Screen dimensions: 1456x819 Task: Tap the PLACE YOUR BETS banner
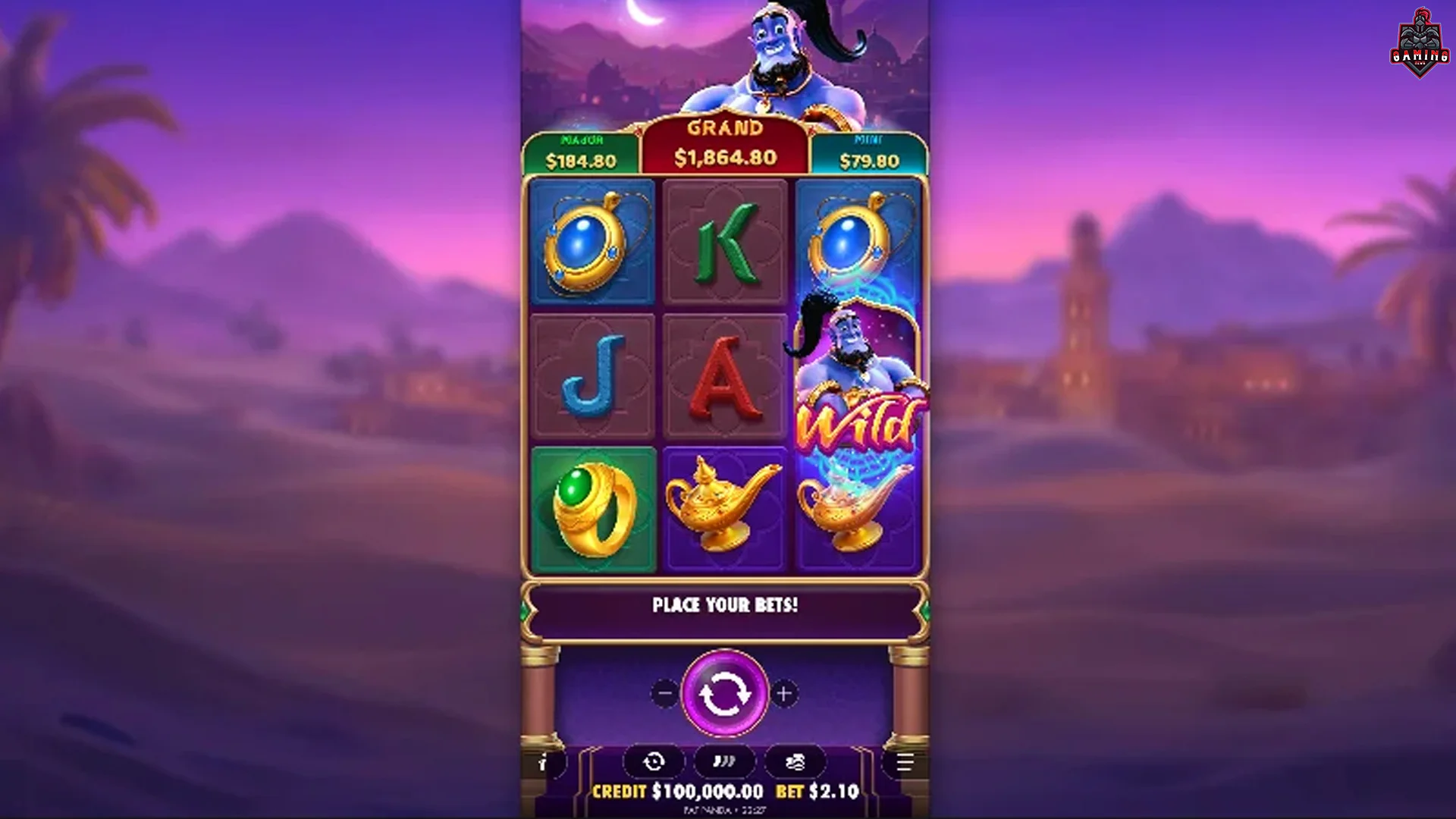(726, 606)
